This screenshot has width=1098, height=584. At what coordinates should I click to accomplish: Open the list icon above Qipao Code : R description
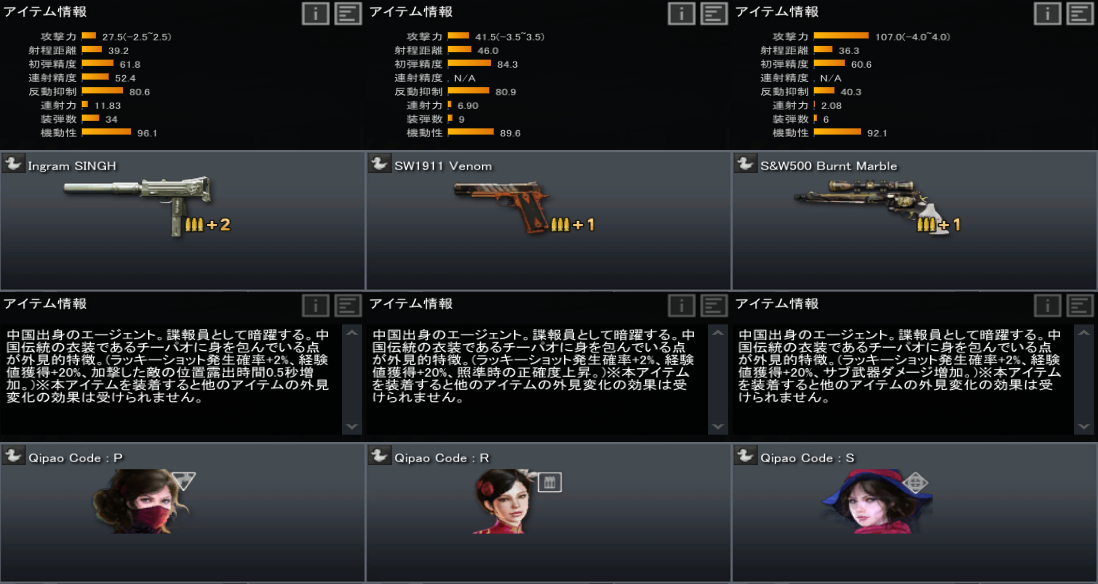click(714, 306)
